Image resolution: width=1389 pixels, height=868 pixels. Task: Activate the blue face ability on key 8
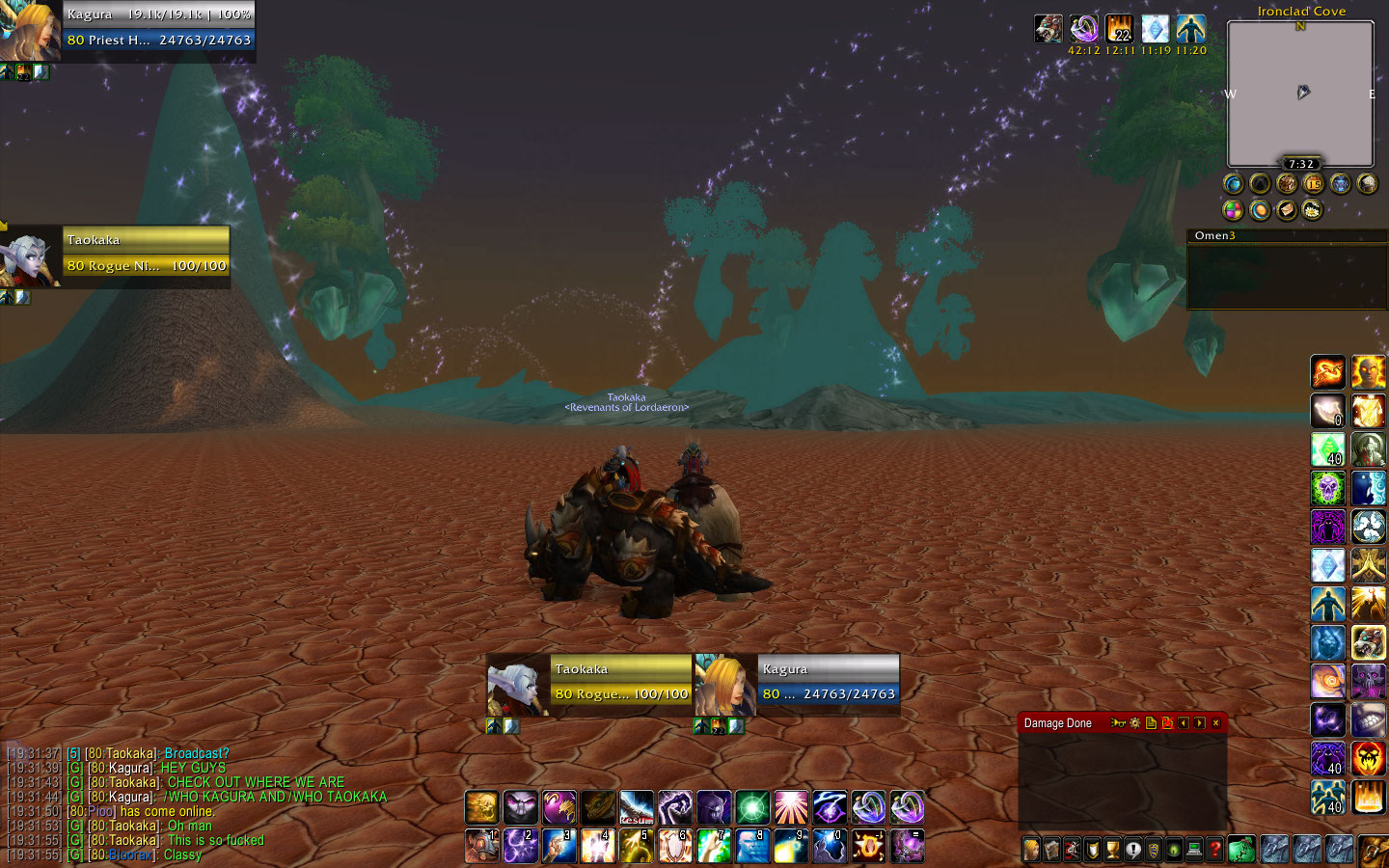click(x=752, y=846)
